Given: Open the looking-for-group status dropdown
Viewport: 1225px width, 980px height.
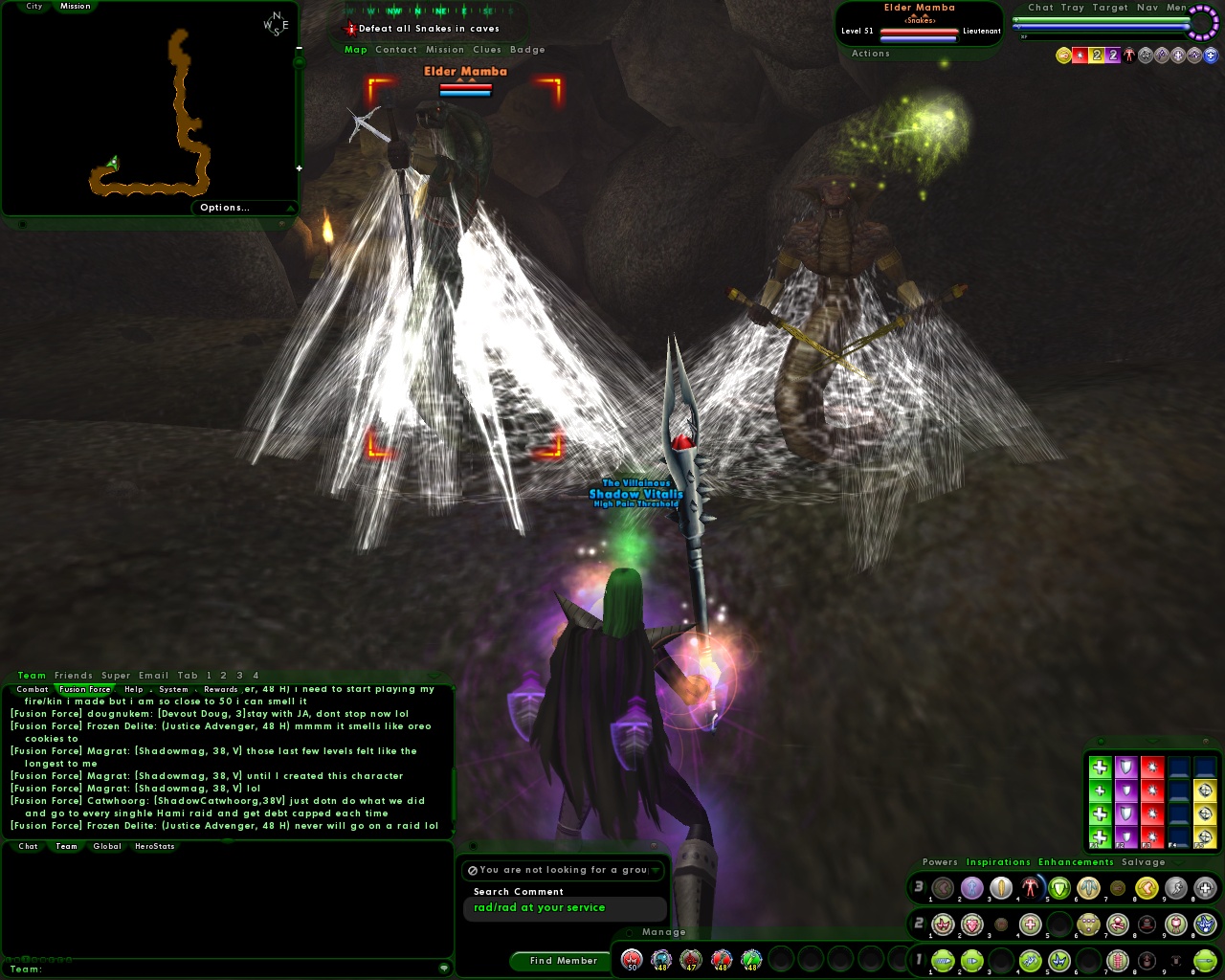Looking at the screenshot, I should pos(657,870).
